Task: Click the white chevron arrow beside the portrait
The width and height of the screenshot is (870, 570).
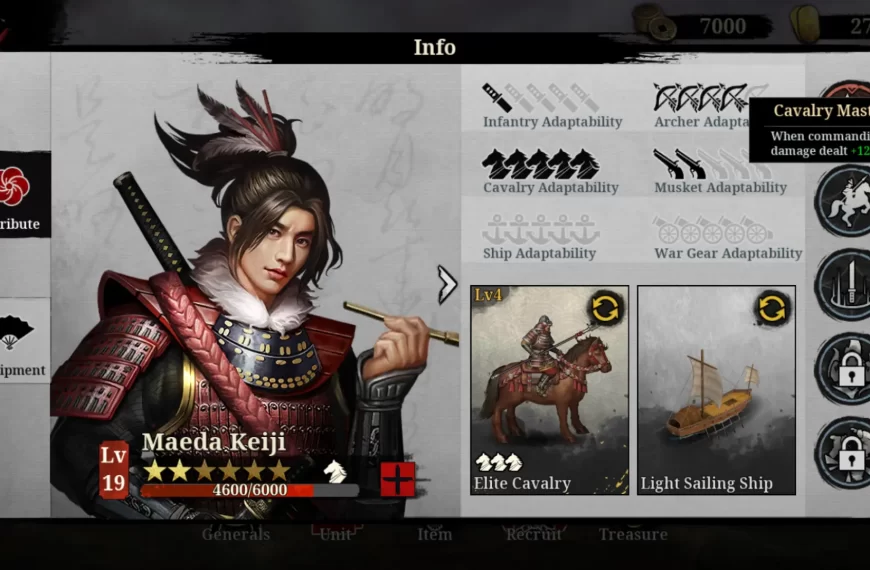Action: click(x=447, y=285)
